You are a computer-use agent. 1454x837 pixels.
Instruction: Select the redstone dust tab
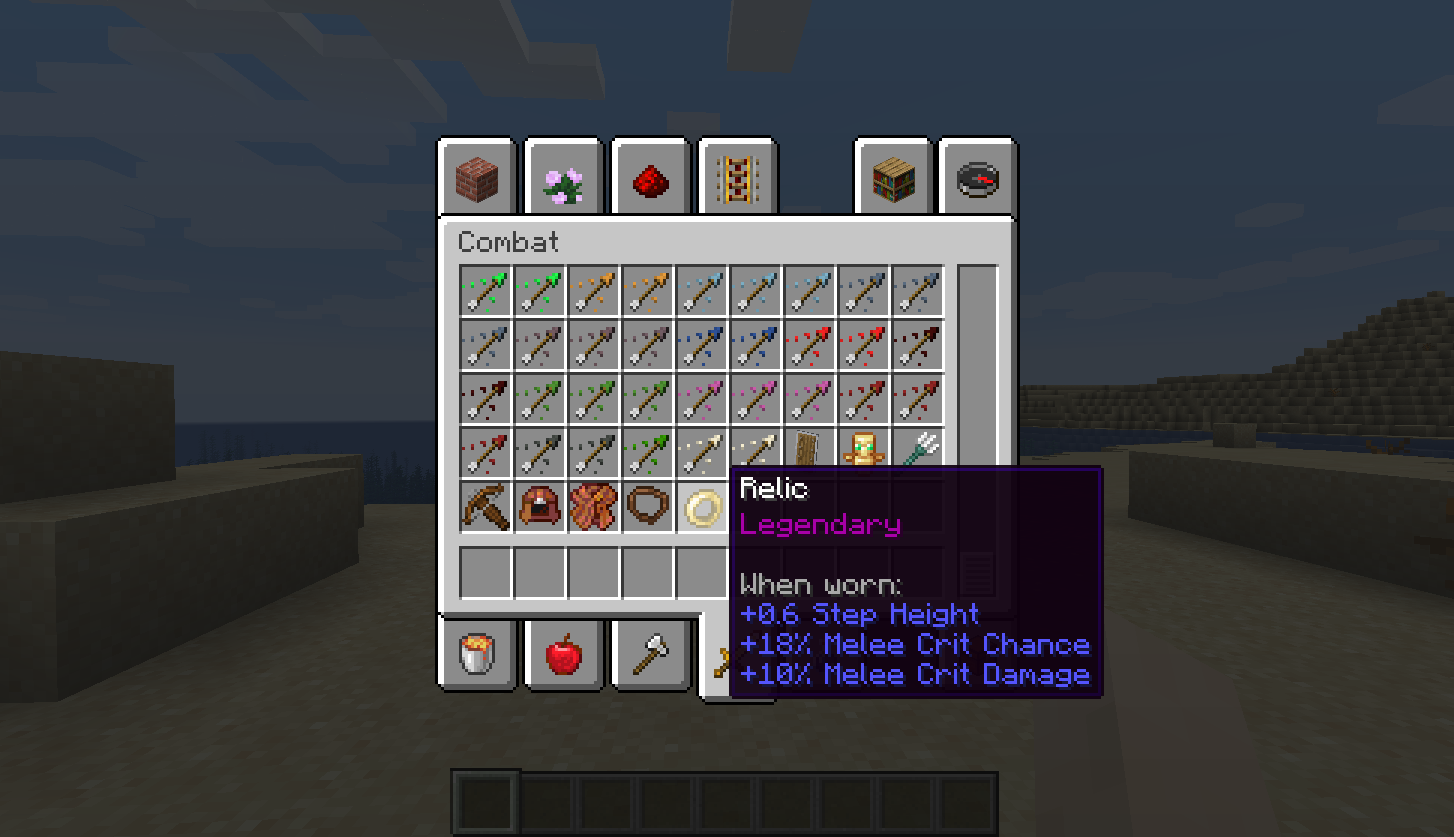click(650, 181)
